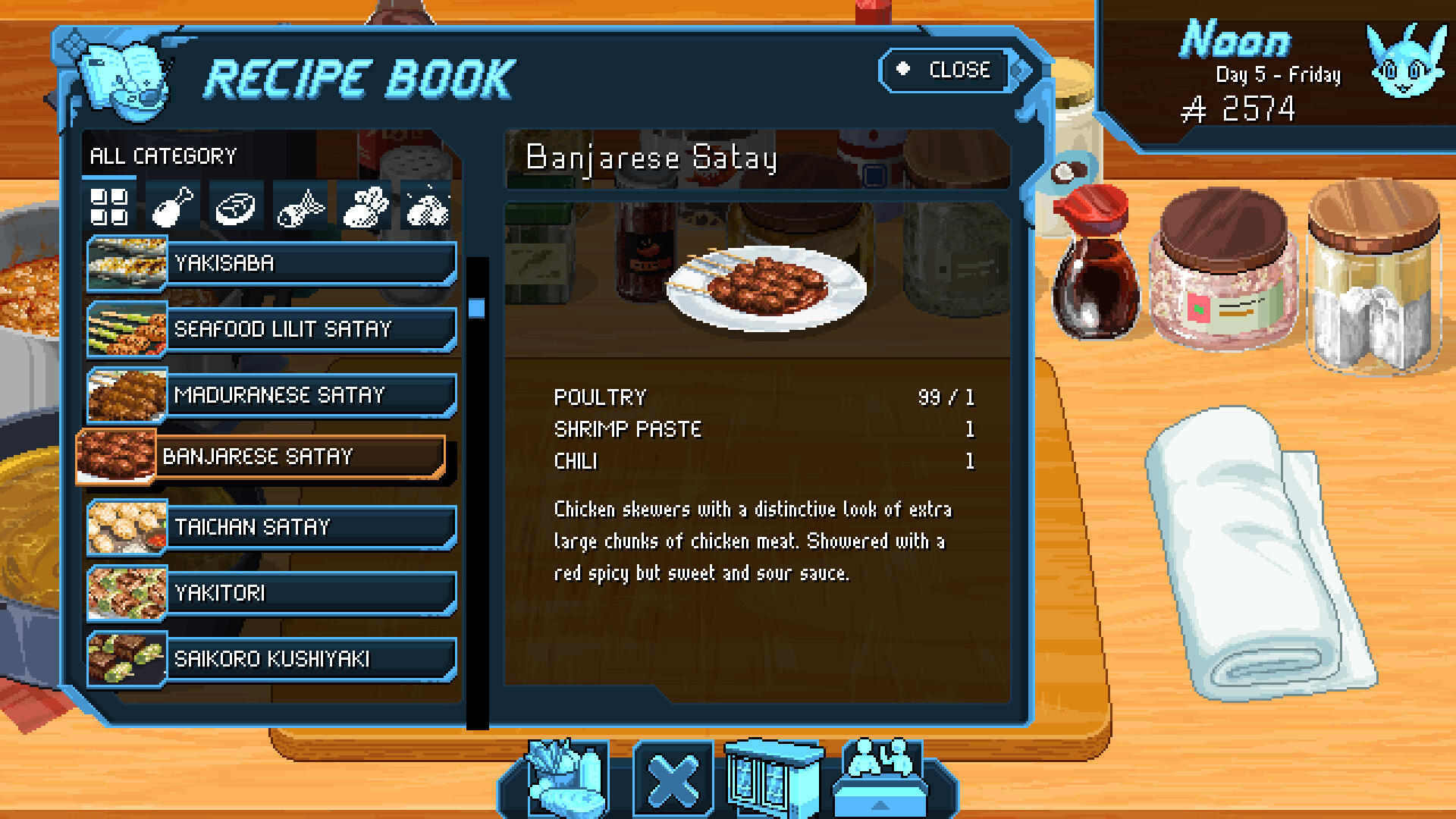Image resolution: width=1456 pixels, height=819 pixels.
Task: Switch to the steak meat category
Action: click(236, 206)
